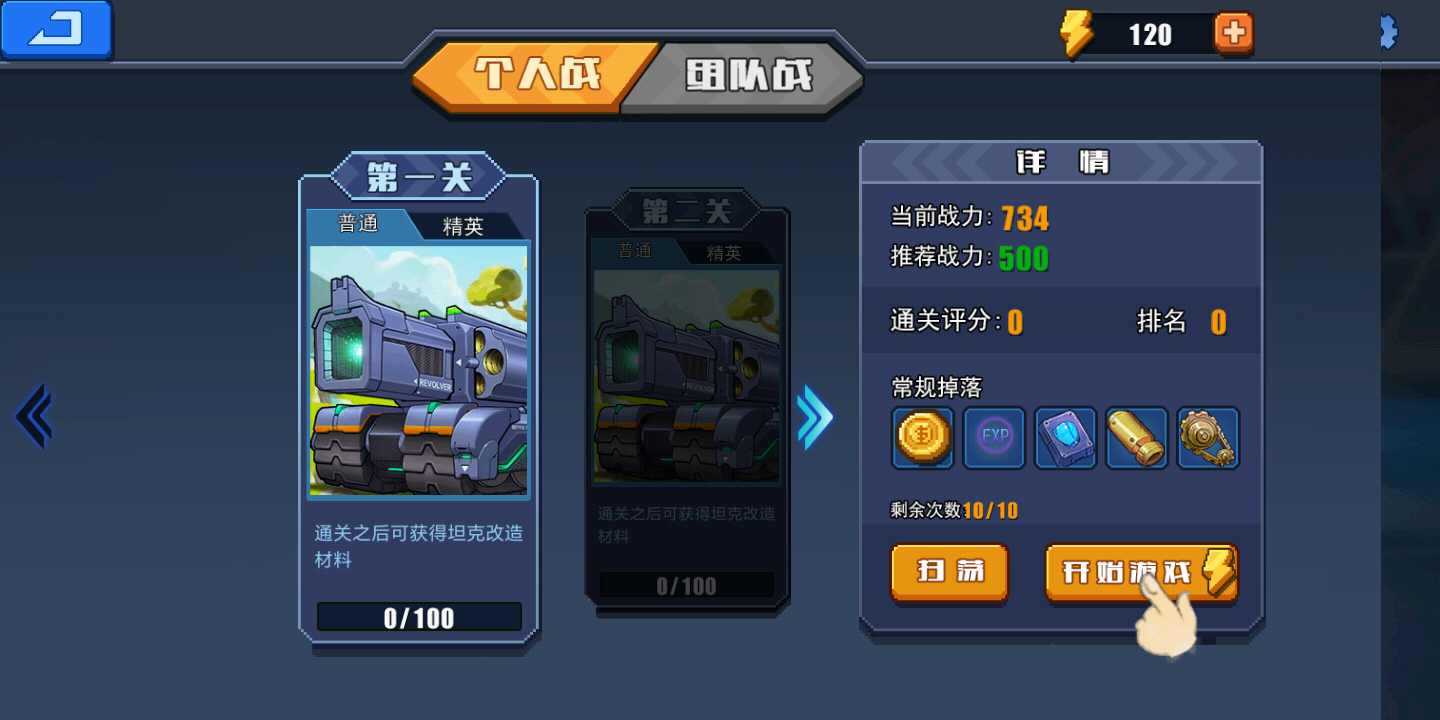Image resolution: width=1440 pixels, height=720 pixels.
Task: Click the gold coin drop icon
Action: (x=921, y=438)
